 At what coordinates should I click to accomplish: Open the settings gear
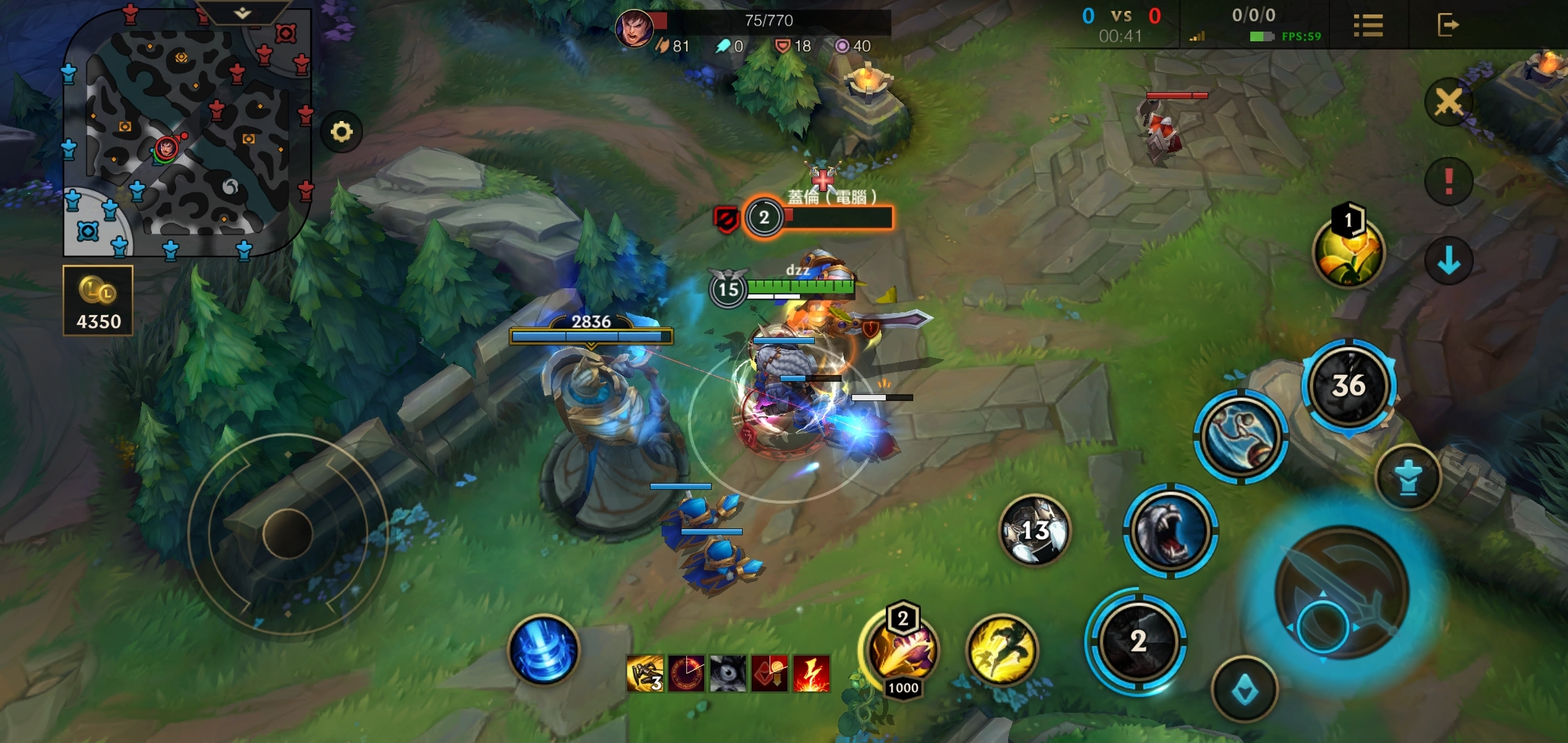point(341,131)
